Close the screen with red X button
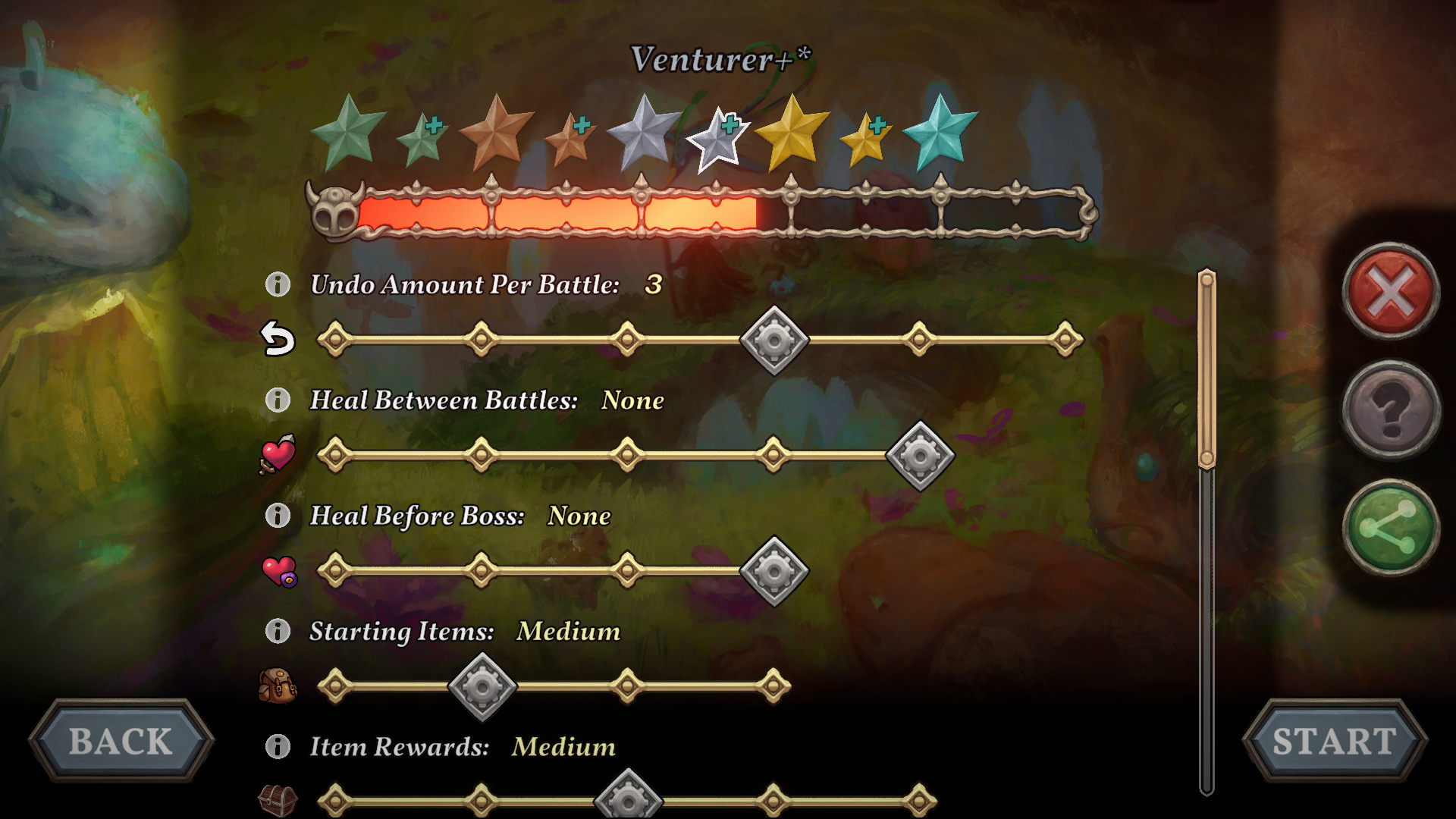The image size is (1456, 819). (1391, 291)
